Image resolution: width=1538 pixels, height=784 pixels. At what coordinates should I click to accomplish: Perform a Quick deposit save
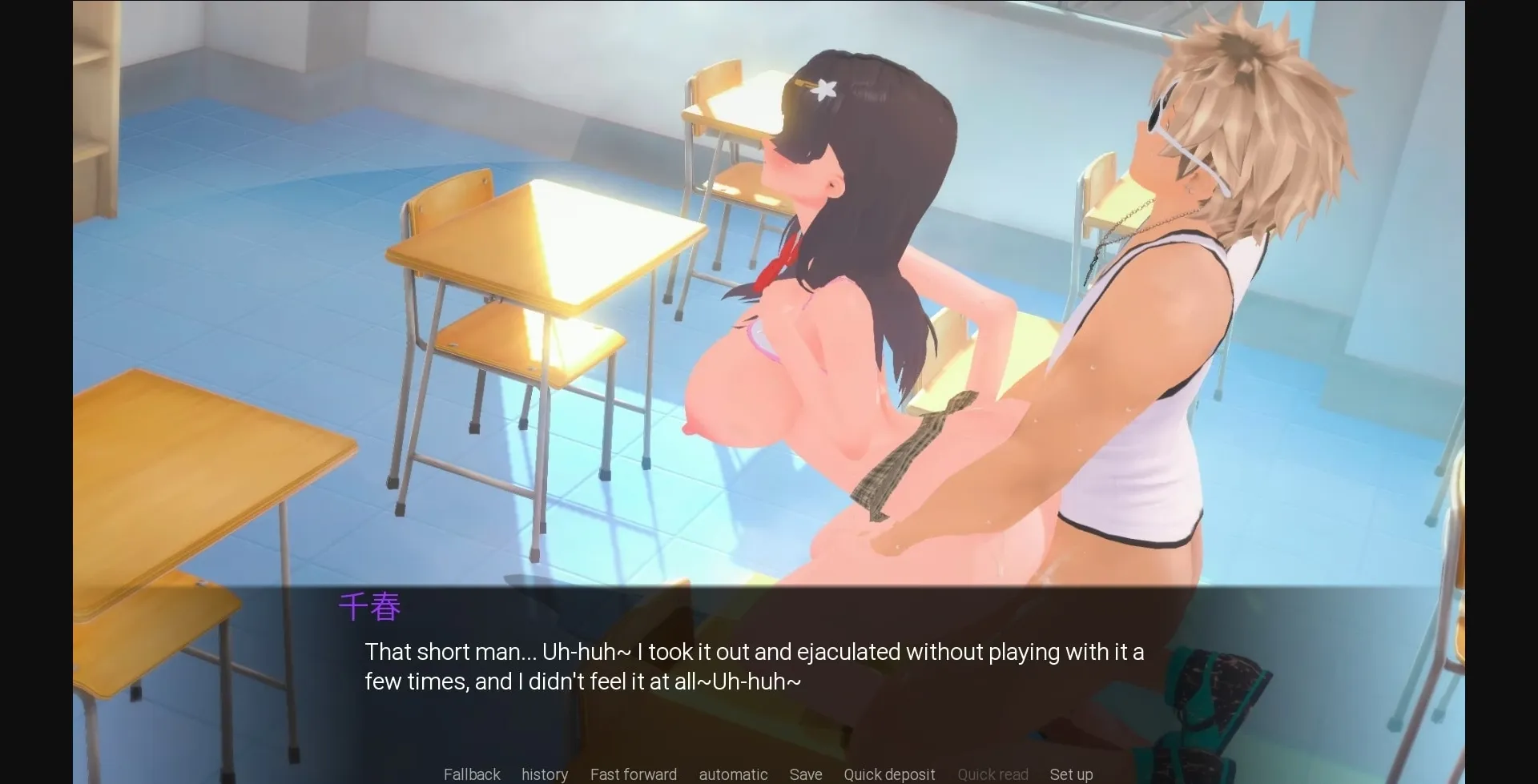[x=889, y=774]
